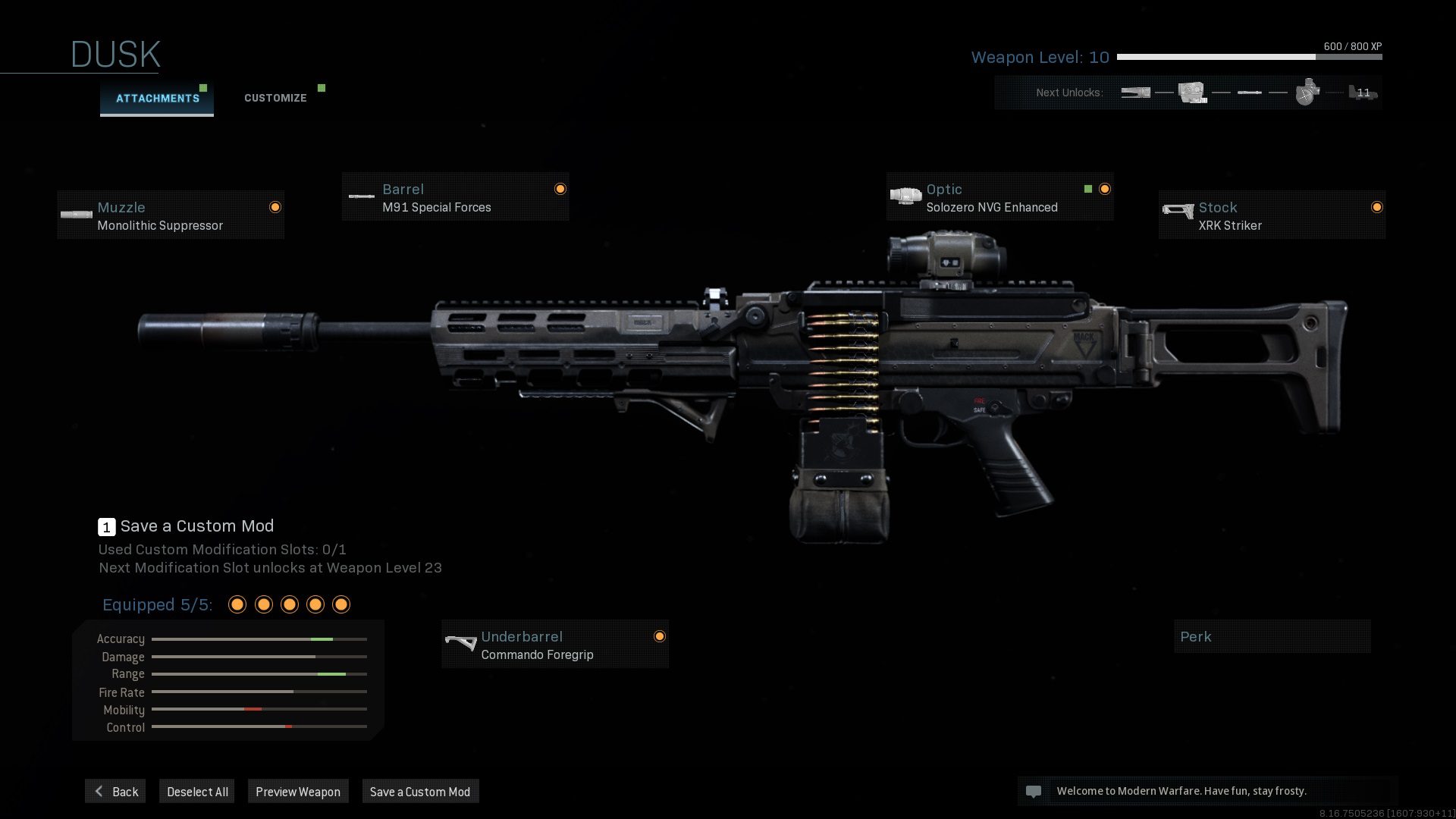Click Deselect All attachments
1456x819 pixels.
tap(197, 792)
